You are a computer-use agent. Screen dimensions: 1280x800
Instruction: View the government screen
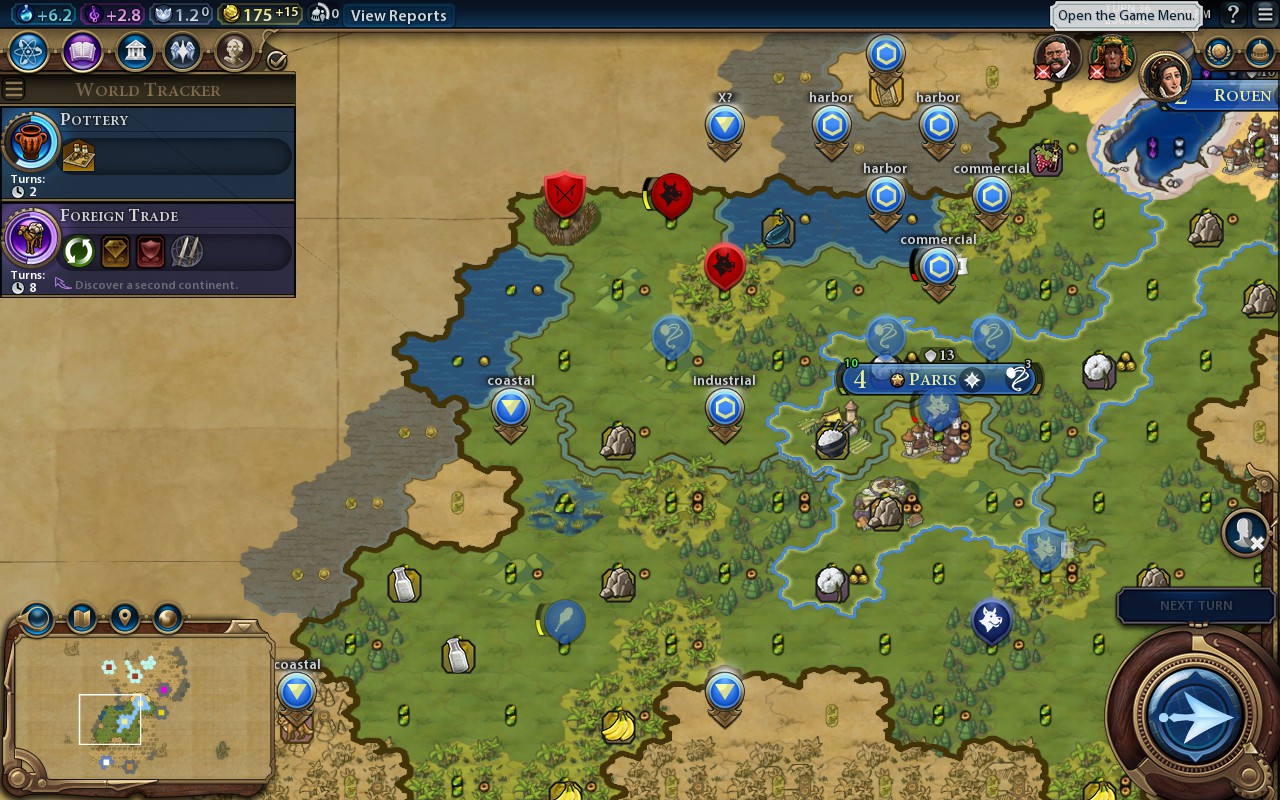tap(134, 51)
